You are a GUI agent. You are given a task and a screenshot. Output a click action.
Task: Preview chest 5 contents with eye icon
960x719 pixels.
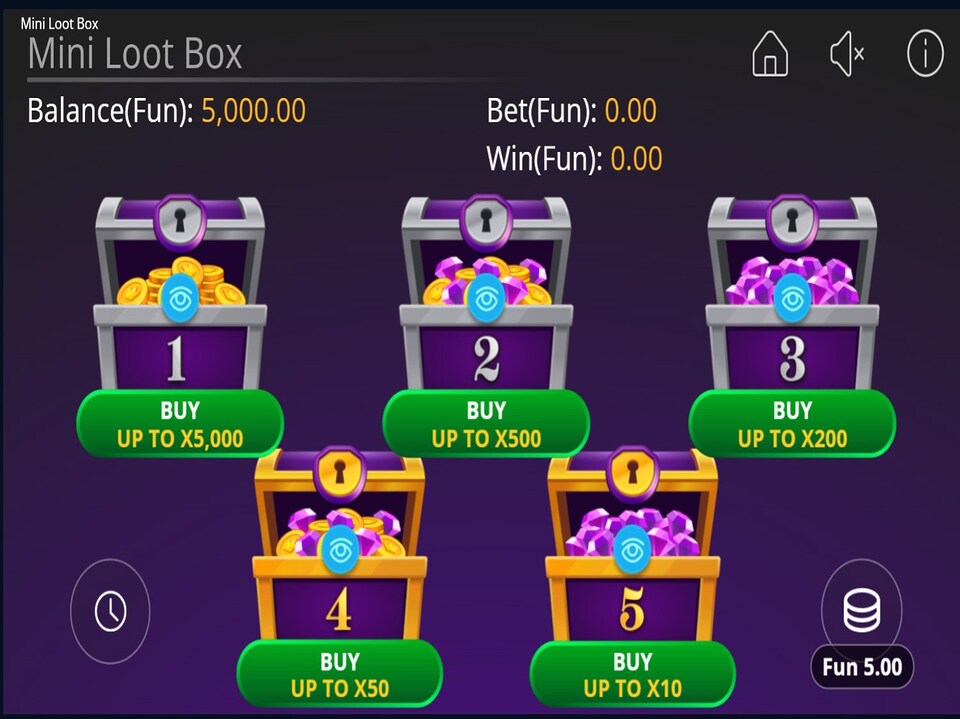coord(633,550)
